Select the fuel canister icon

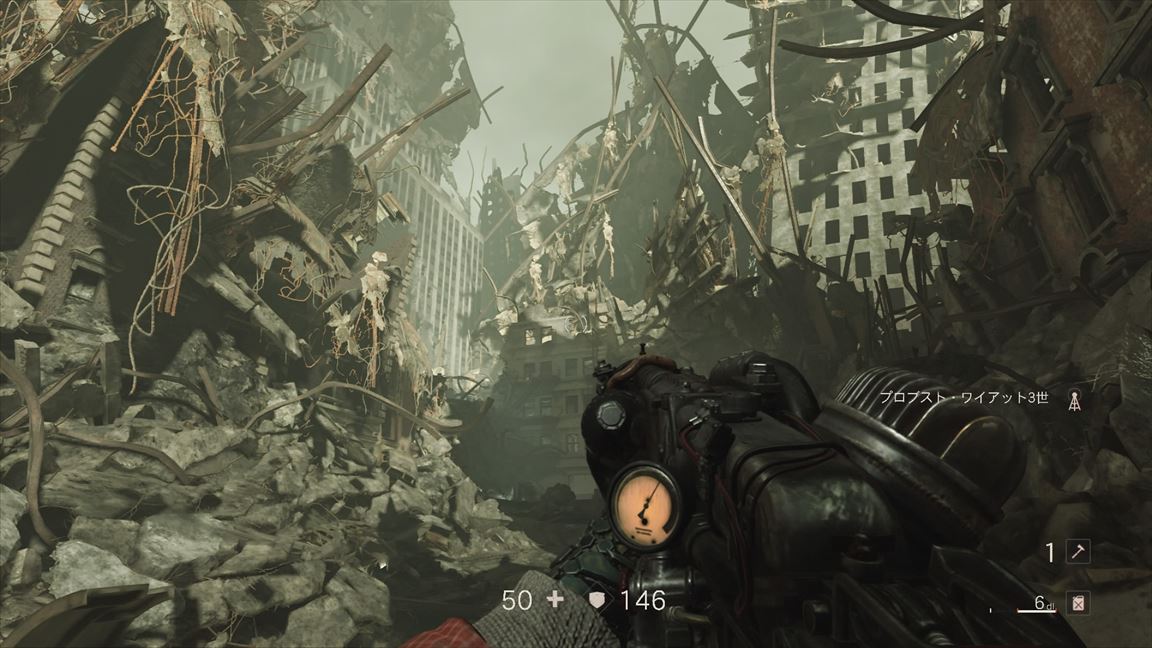click(x=1078, y=602)
